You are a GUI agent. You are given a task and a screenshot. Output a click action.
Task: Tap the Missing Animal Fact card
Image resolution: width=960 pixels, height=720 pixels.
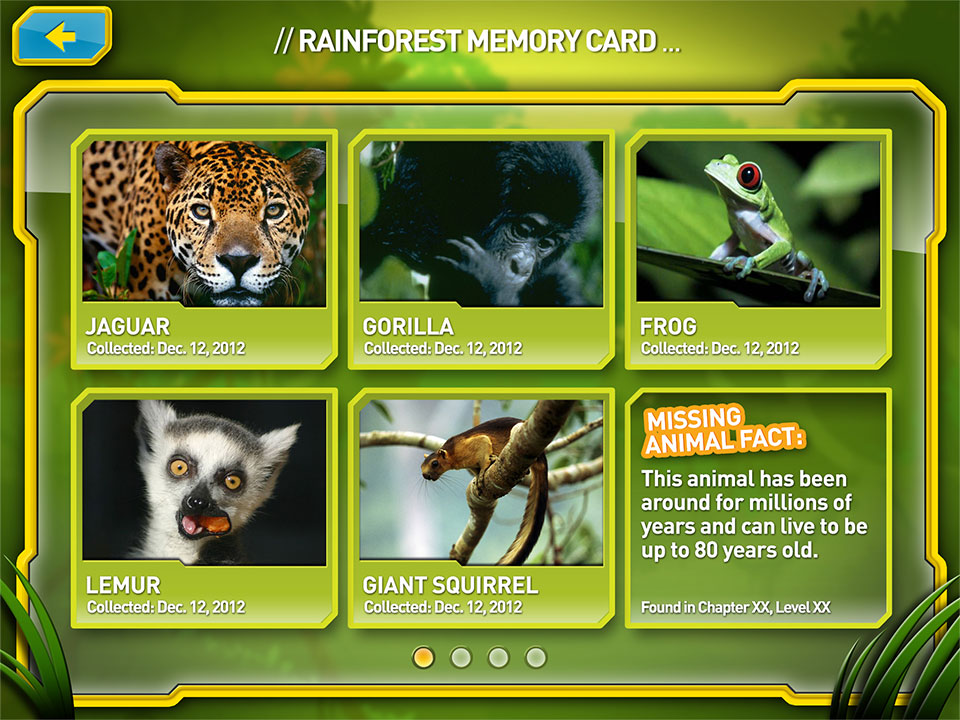click(758, 508)
